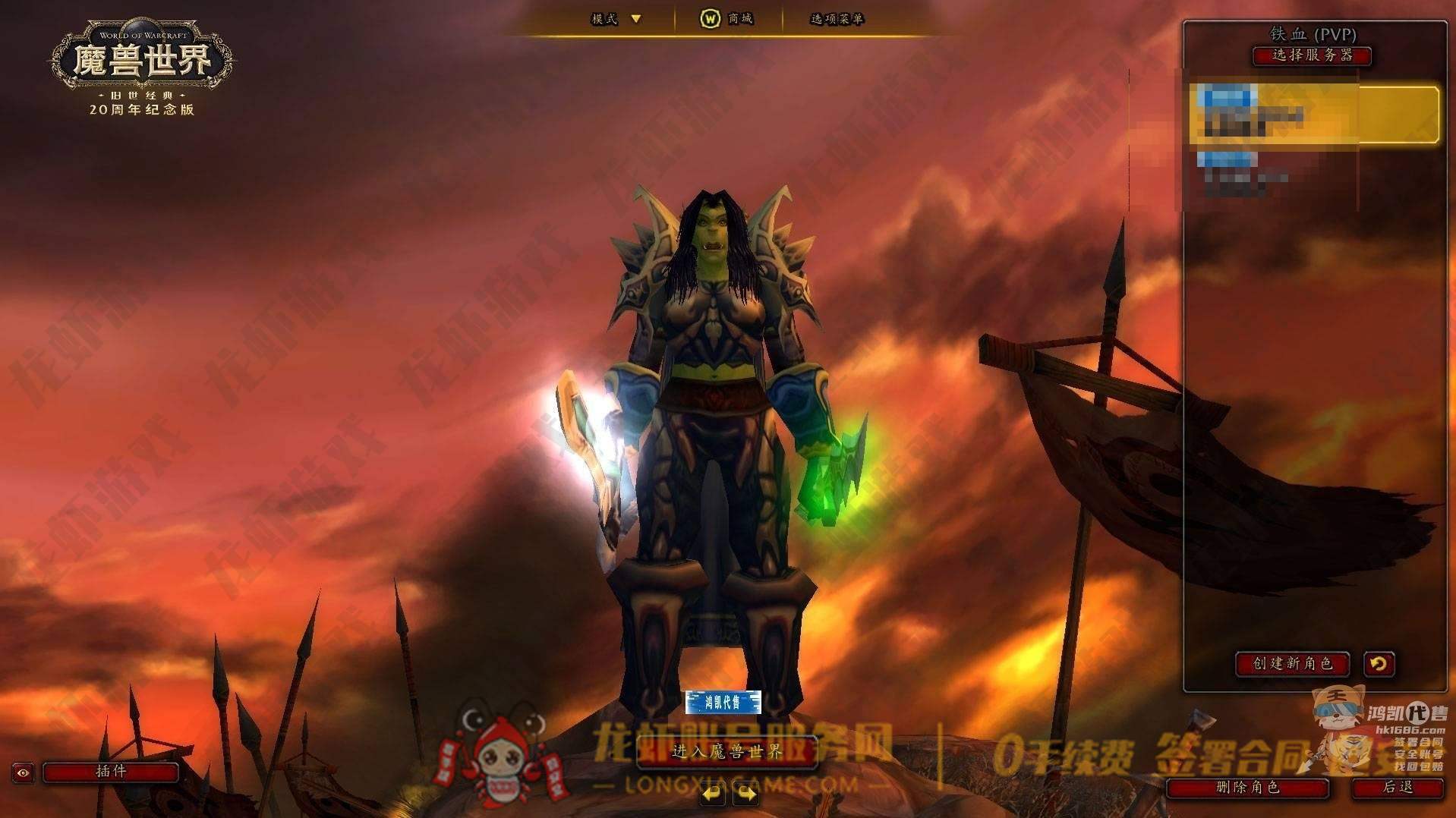Viewport: 1456px width, 818px height.
Task: Click 删除角色 to delete the character
Action: 1247,788
